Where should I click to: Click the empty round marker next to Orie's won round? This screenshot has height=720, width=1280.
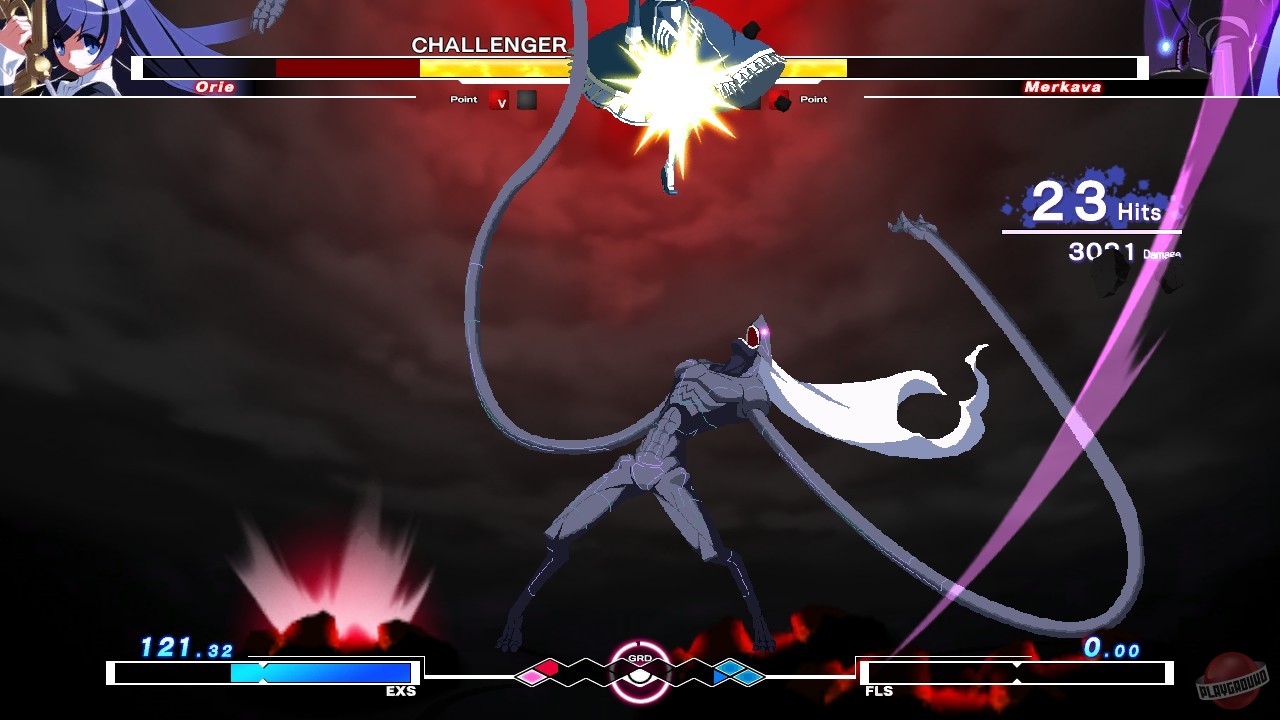click(x=525, y=101)
